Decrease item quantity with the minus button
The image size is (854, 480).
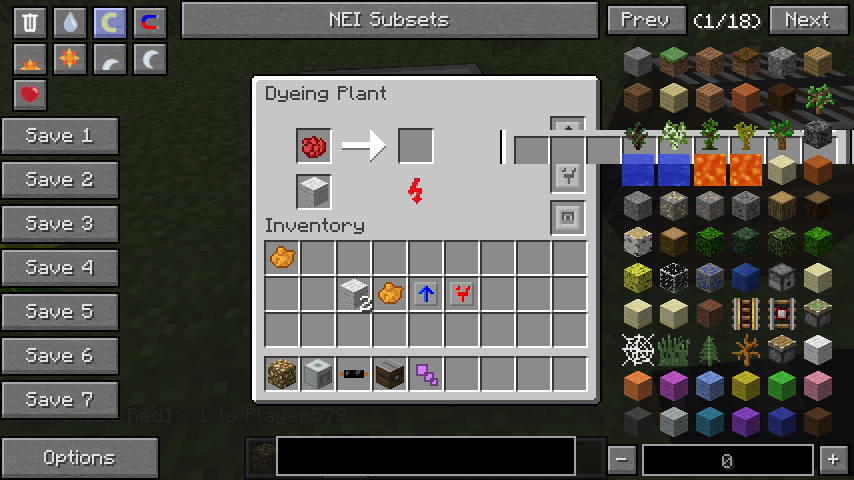click(x=622, y=460)
